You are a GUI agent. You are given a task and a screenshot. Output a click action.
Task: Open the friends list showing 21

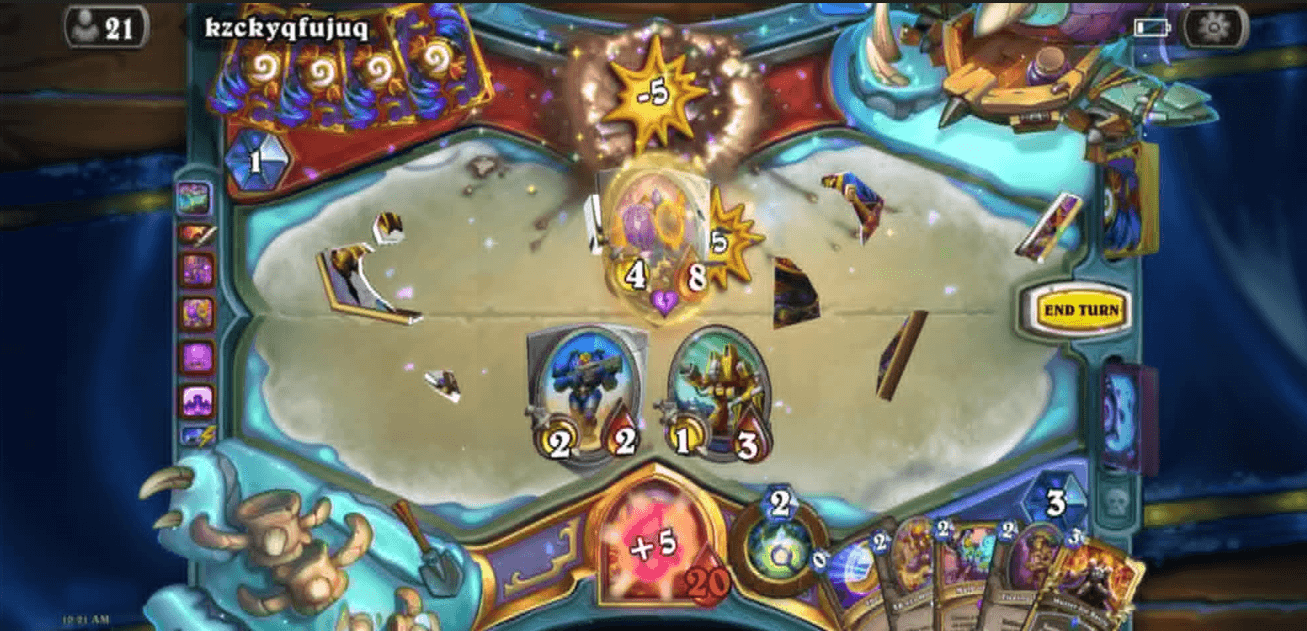click(x=106, y=27)
